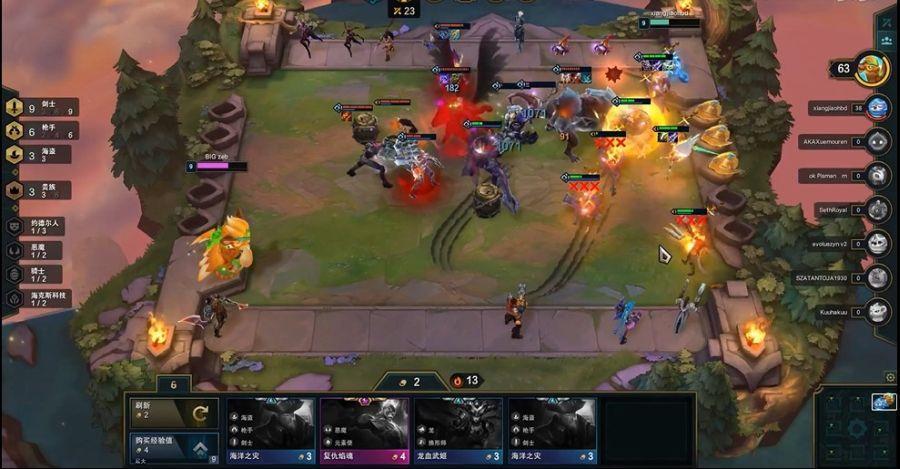Inspect the 骑士 trait entry

click(40, 273)
